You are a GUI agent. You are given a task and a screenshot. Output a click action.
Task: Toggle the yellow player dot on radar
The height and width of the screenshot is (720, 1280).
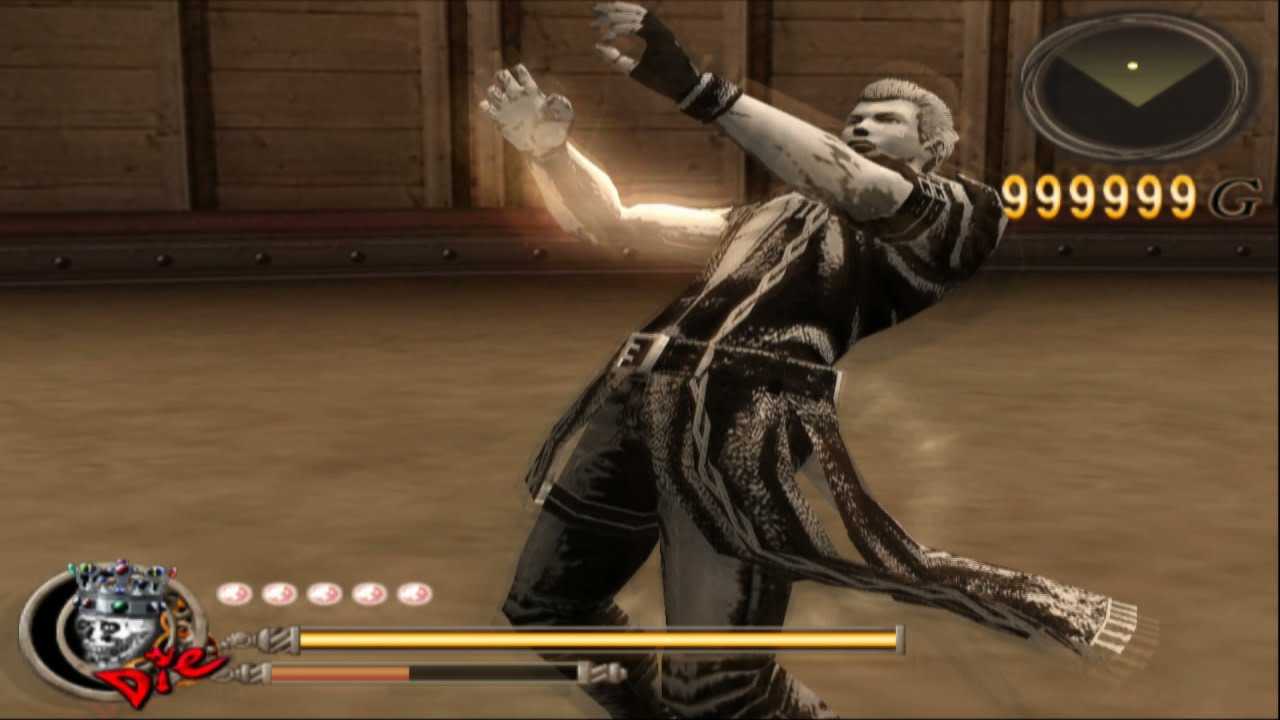[1131, 64]
